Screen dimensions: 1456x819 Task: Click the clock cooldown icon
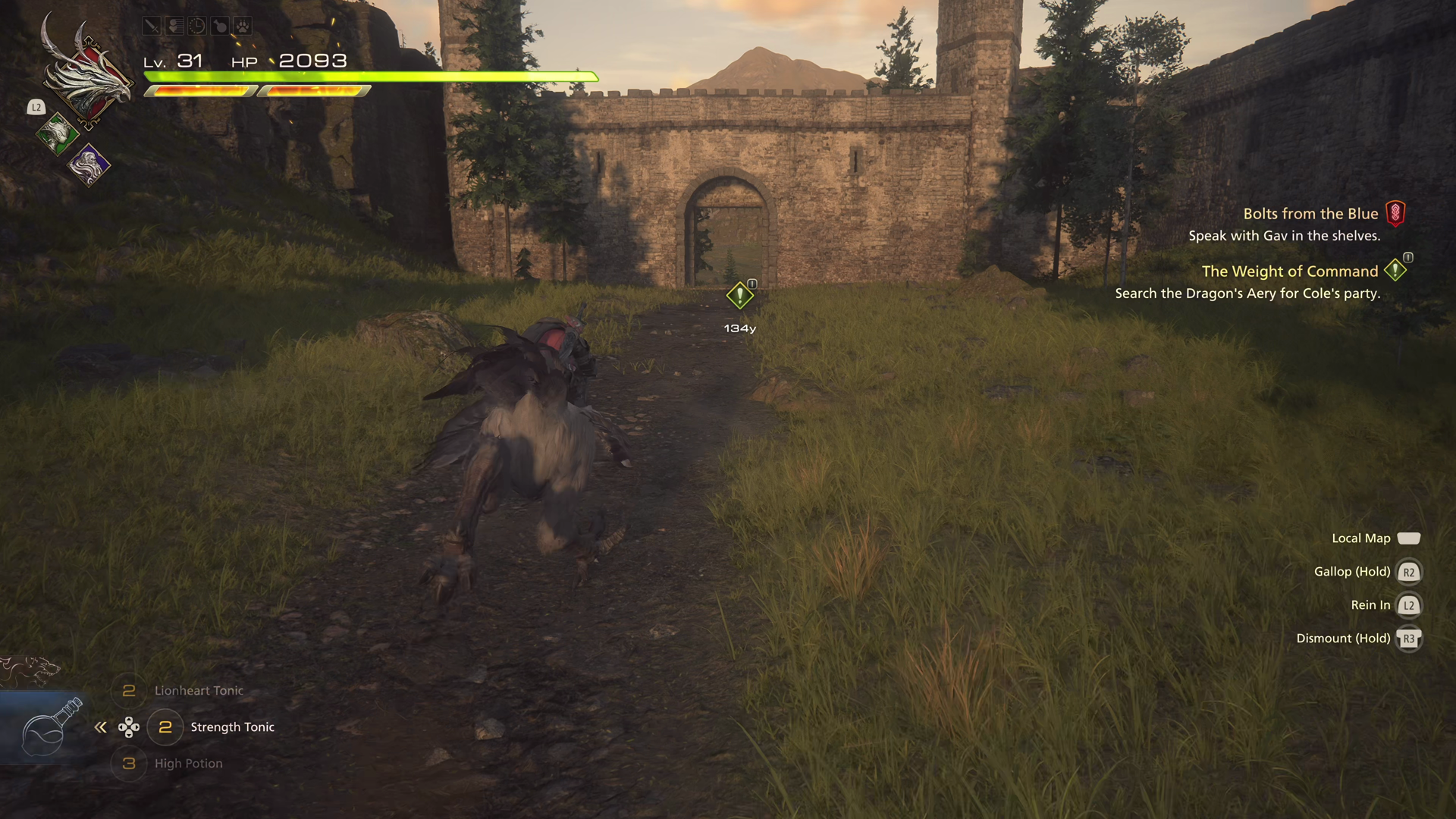(196, 26)
